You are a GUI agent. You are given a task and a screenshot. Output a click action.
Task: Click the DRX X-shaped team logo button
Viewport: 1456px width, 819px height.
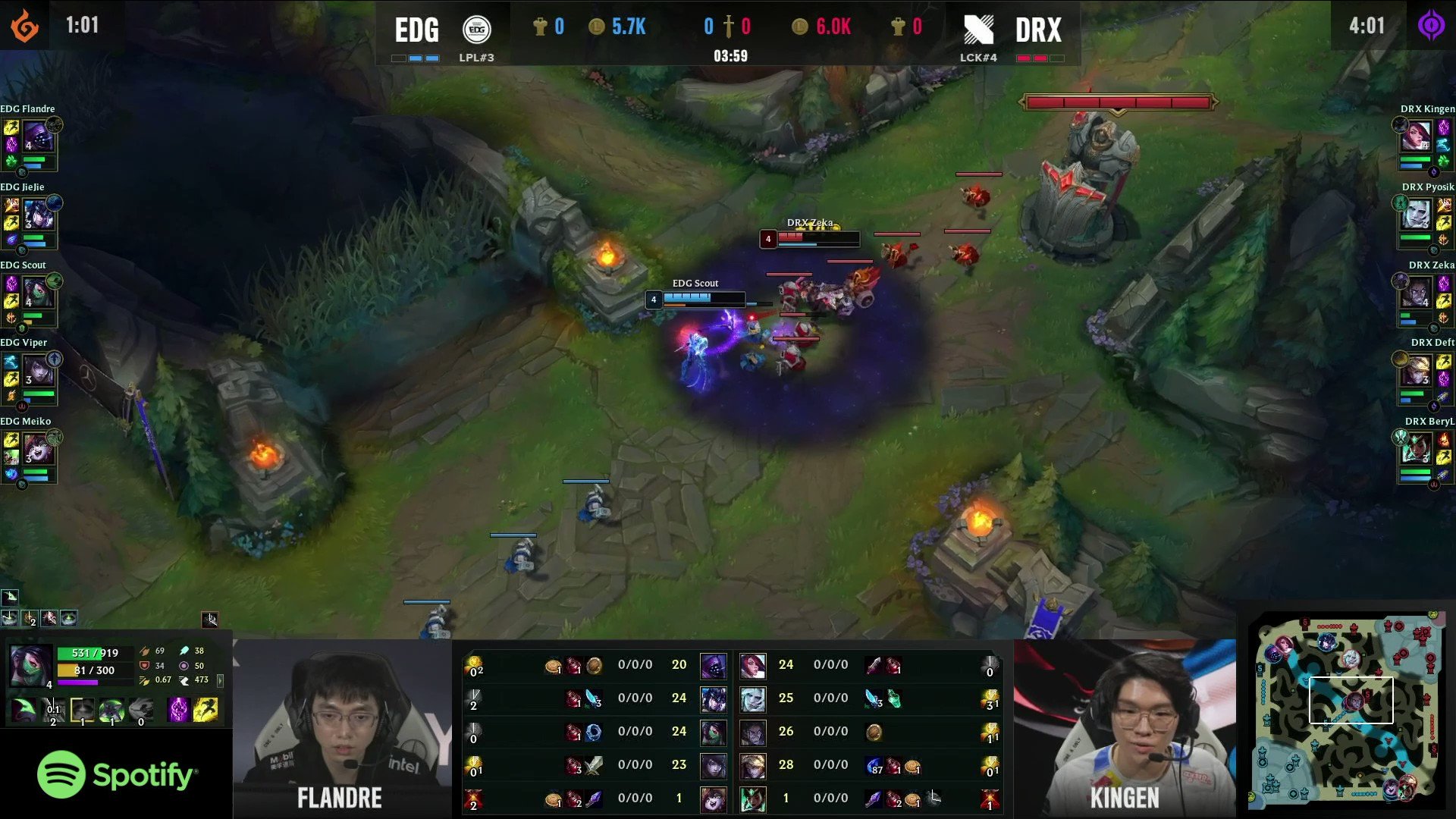[979, 28]
